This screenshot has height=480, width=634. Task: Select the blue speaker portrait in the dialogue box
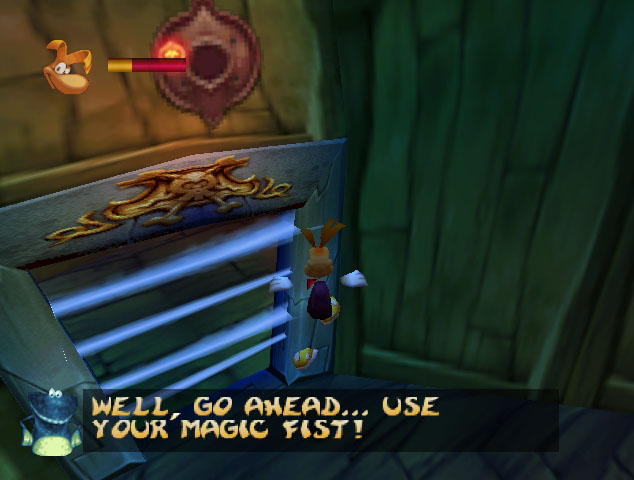(51, 420)
